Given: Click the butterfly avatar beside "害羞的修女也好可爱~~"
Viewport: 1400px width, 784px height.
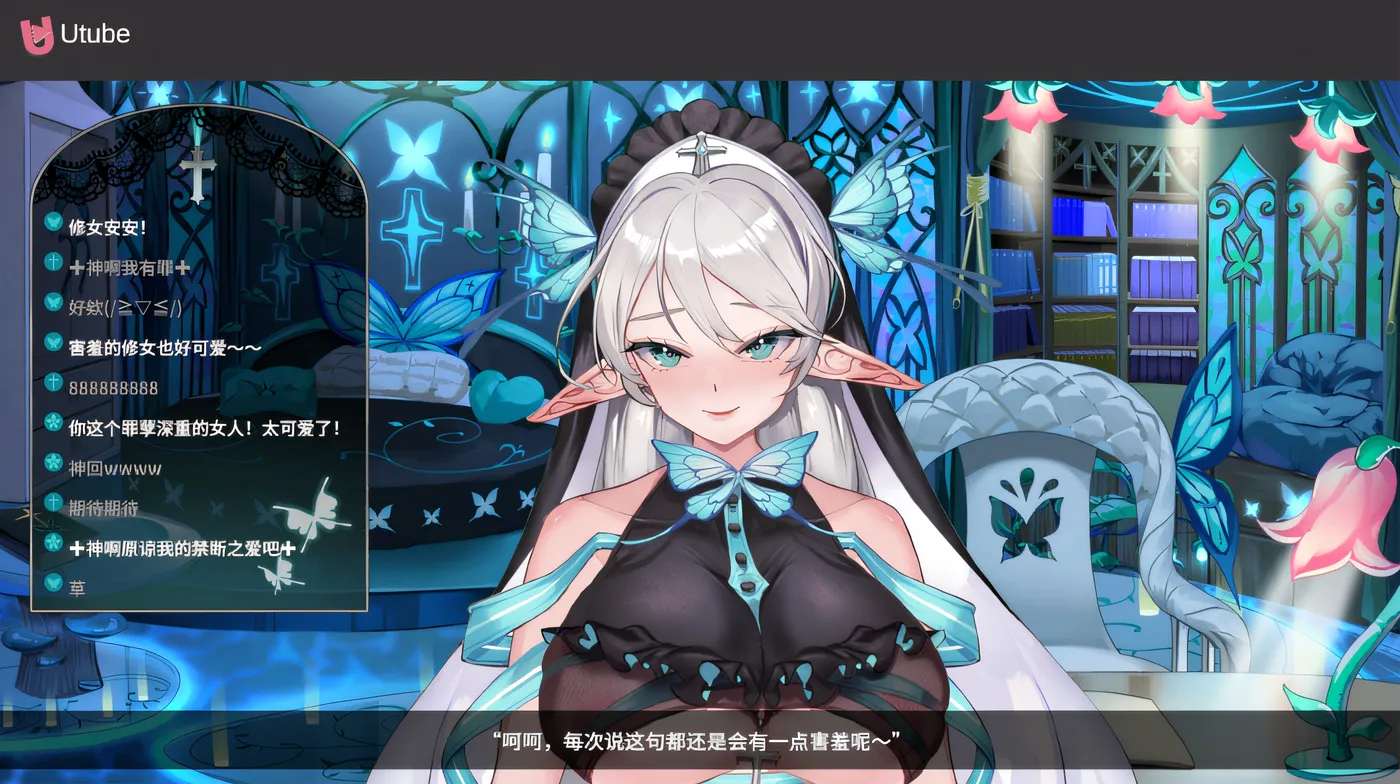Looking at the screenshot, I should click(x=51, y=340).
